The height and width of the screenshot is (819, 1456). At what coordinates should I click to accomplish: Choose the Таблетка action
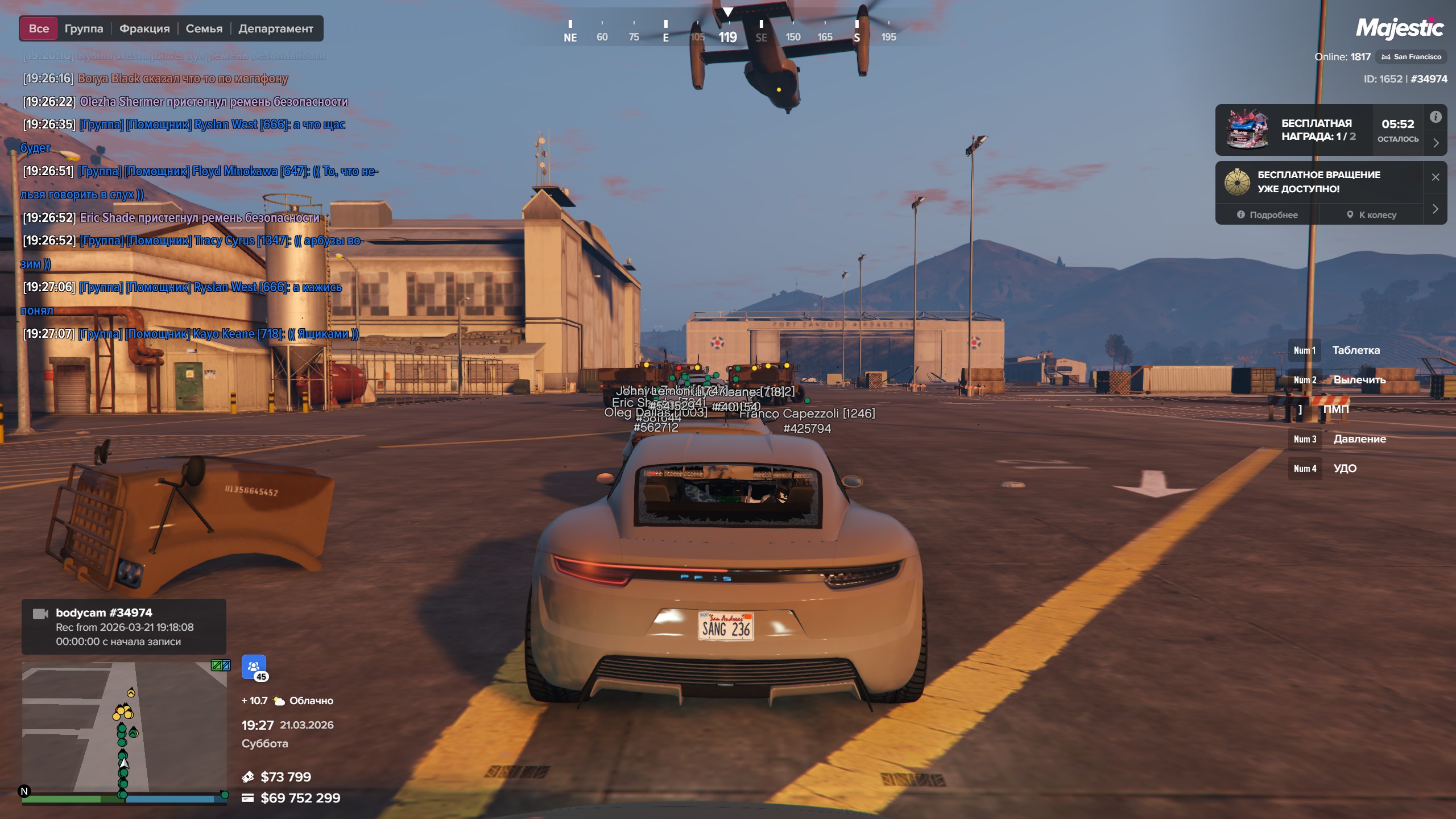click(x=1355, y=350)
